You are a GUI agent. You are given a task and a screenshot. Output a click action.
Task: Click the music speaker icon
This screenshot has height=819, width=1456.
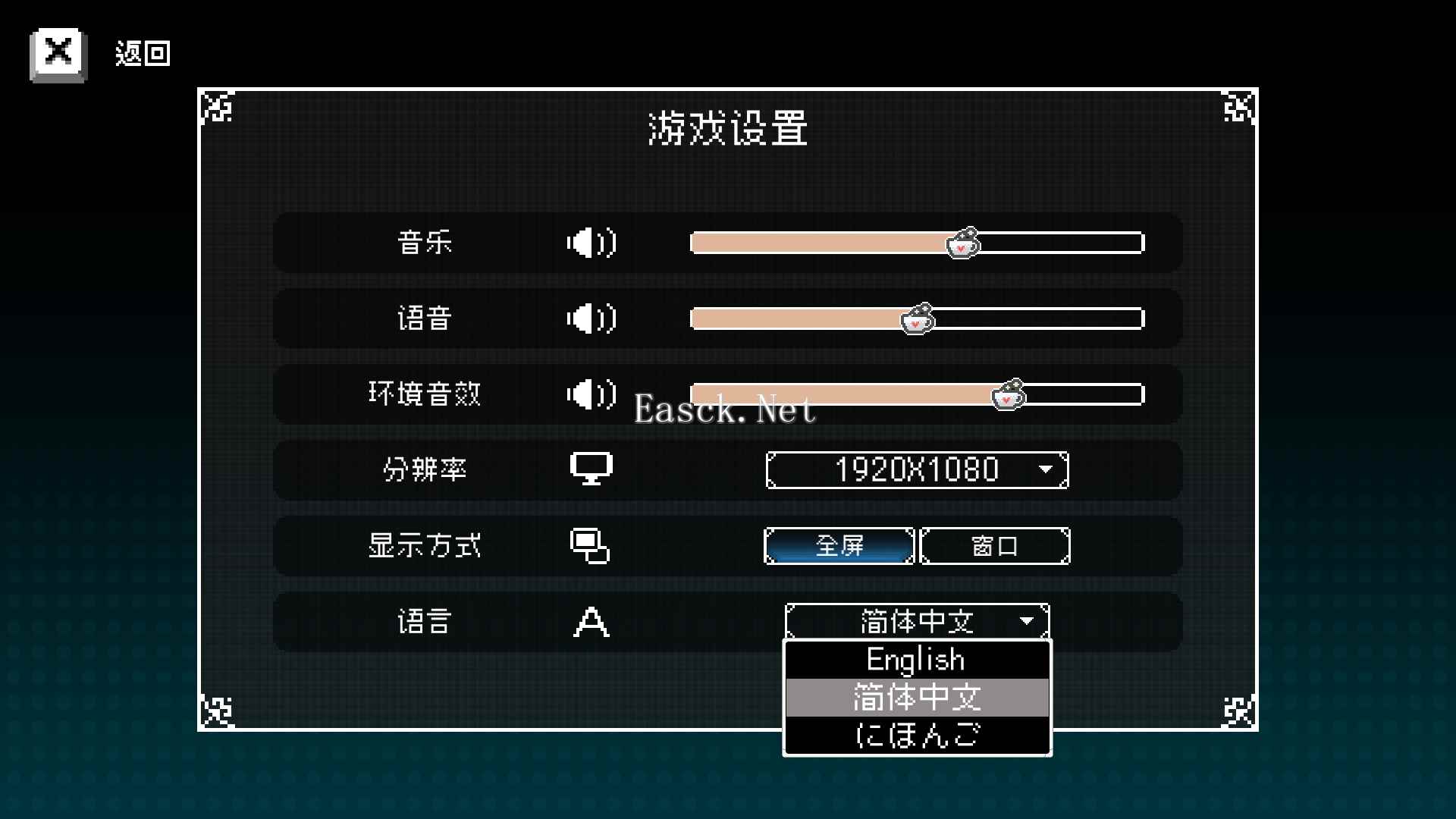pyautogui.click(x=591, y=243)
